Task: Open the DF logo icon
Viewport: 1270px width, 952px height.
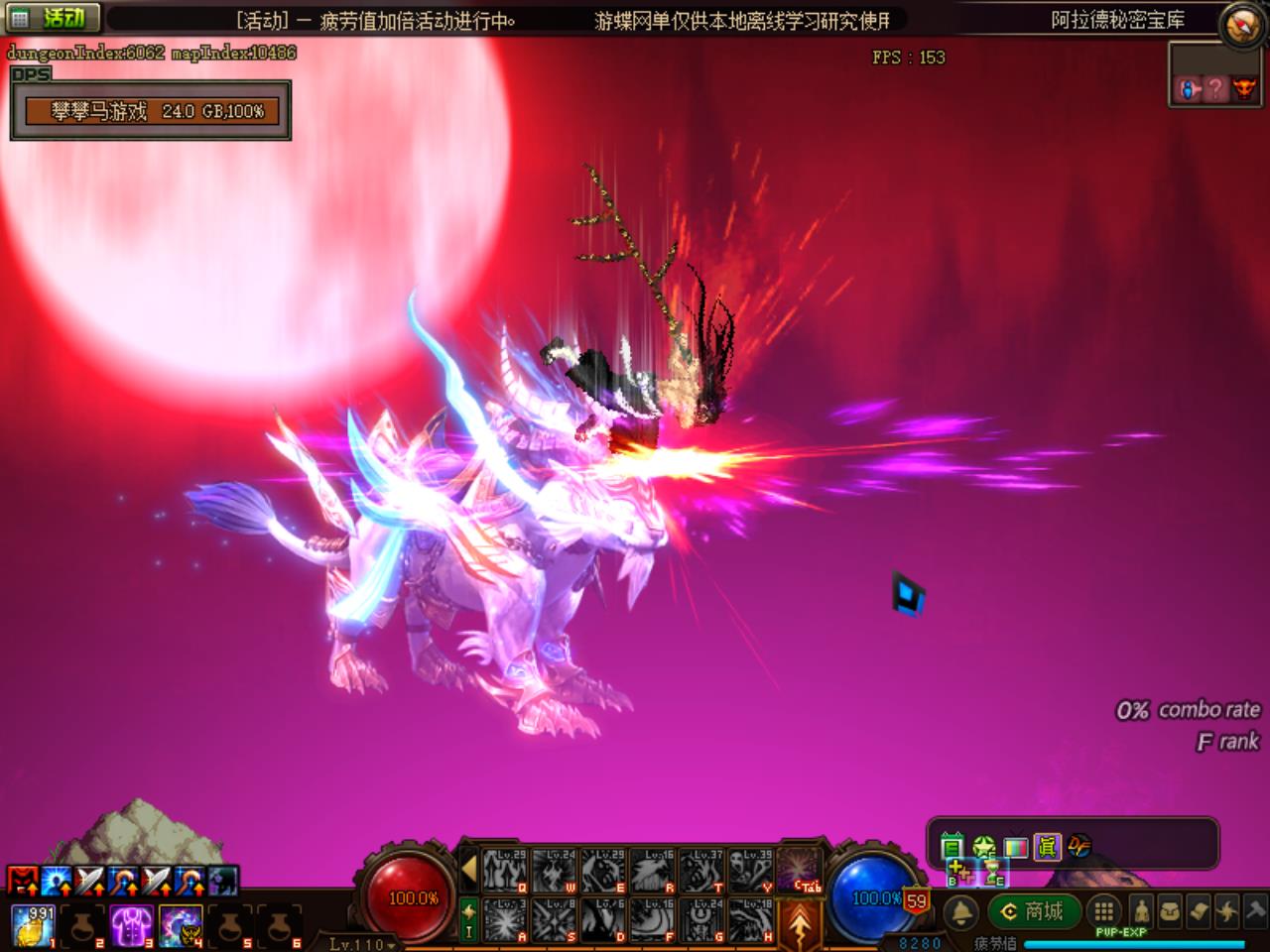Action: point(1079,846)
